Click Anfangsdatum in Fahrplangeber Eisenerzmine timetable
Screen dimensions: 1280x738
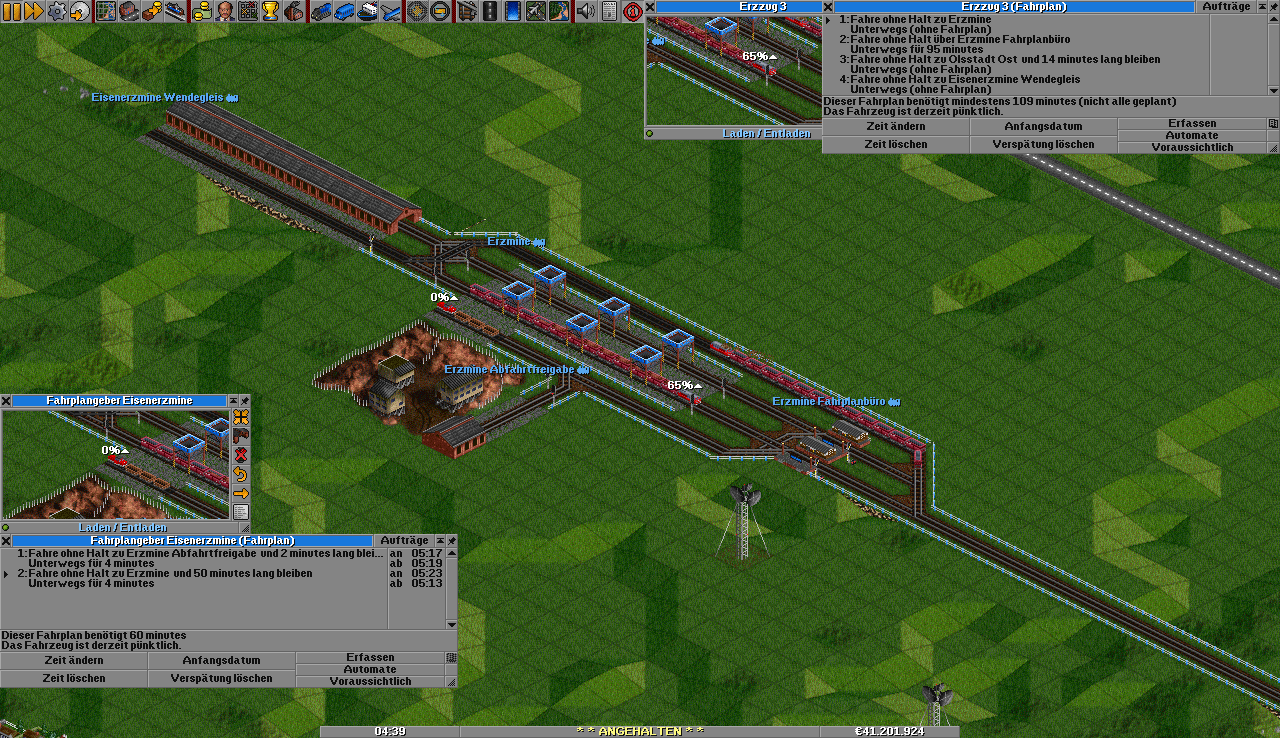[x=221, y=661]
